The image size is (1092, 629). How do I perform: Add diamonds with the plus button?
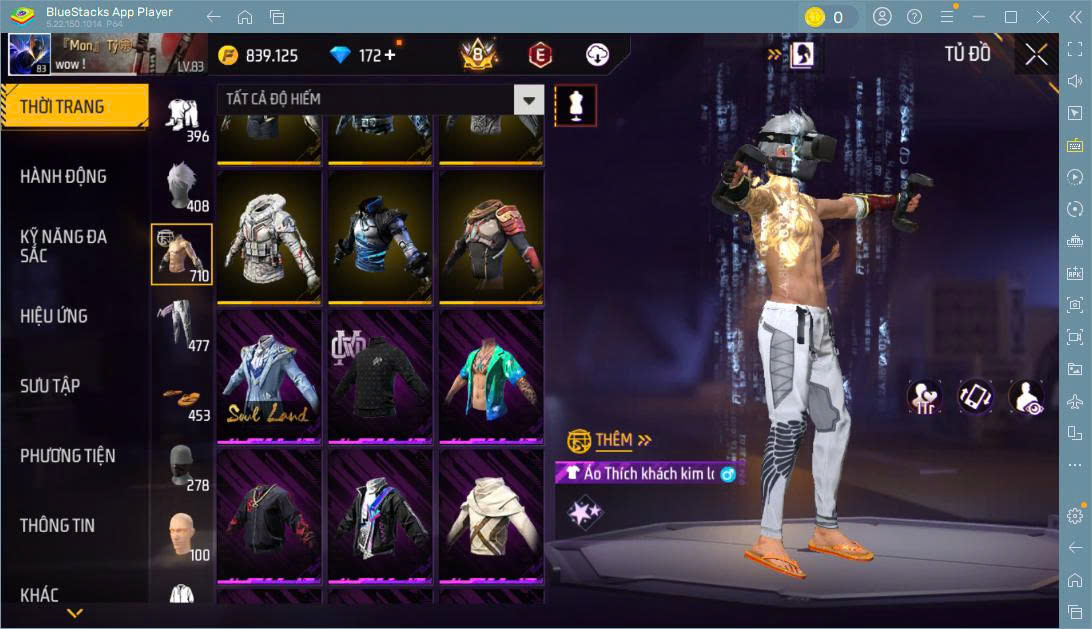point(389,55)
